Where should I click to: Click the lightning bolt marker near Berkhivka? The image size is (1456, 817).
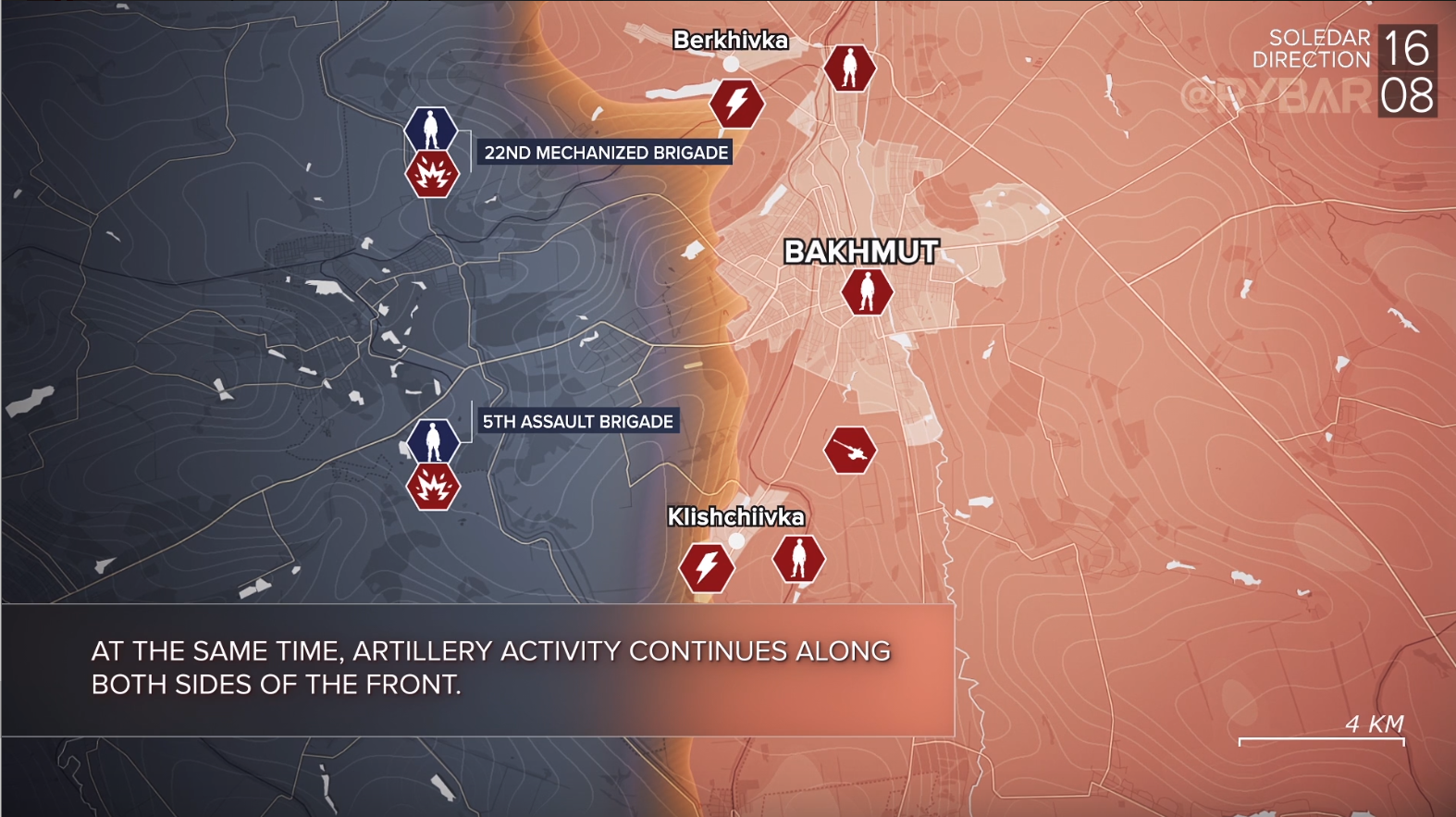pos(737,103)
